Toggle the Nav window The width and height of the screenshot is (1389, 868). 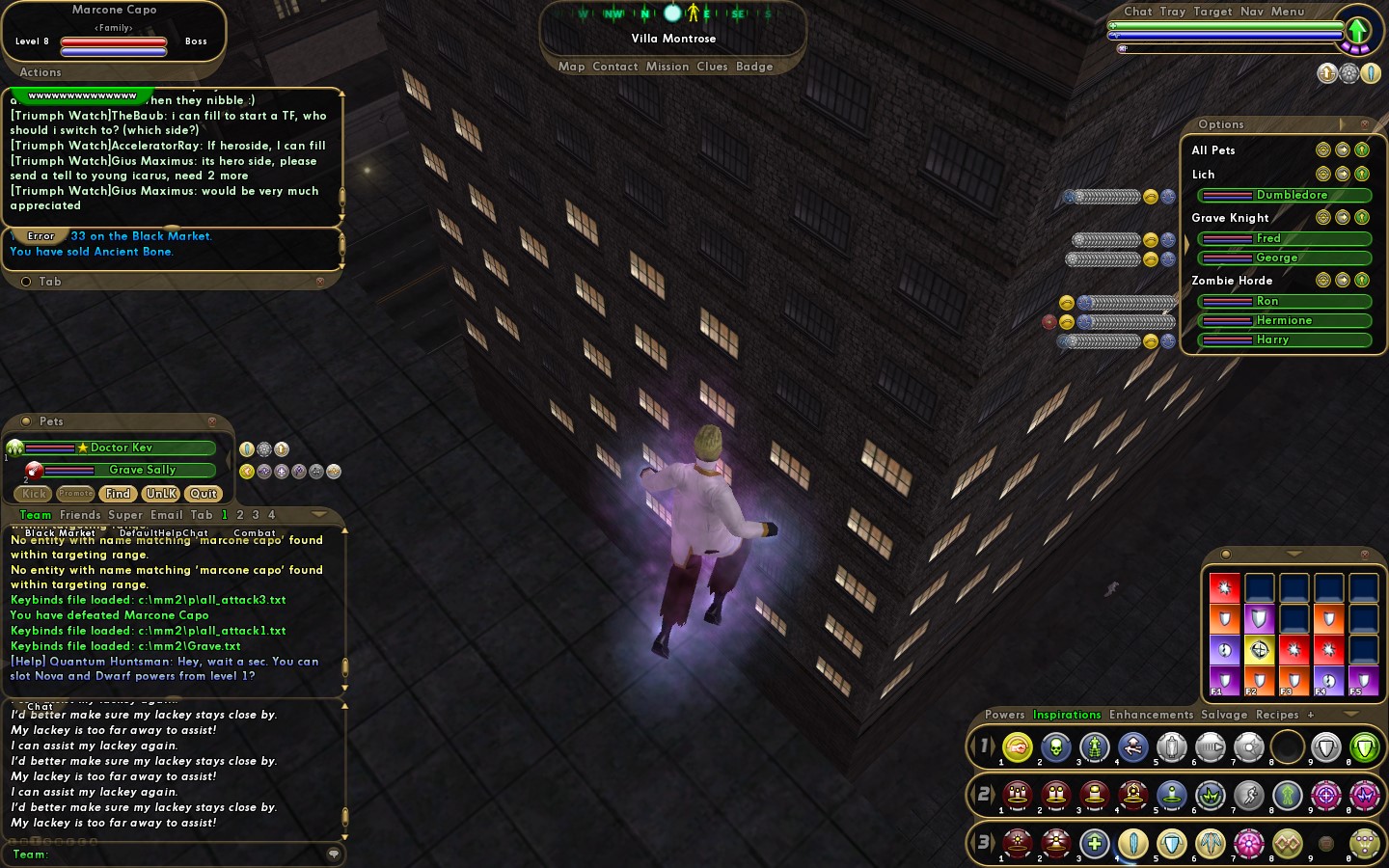click(x=1251, y=12)
